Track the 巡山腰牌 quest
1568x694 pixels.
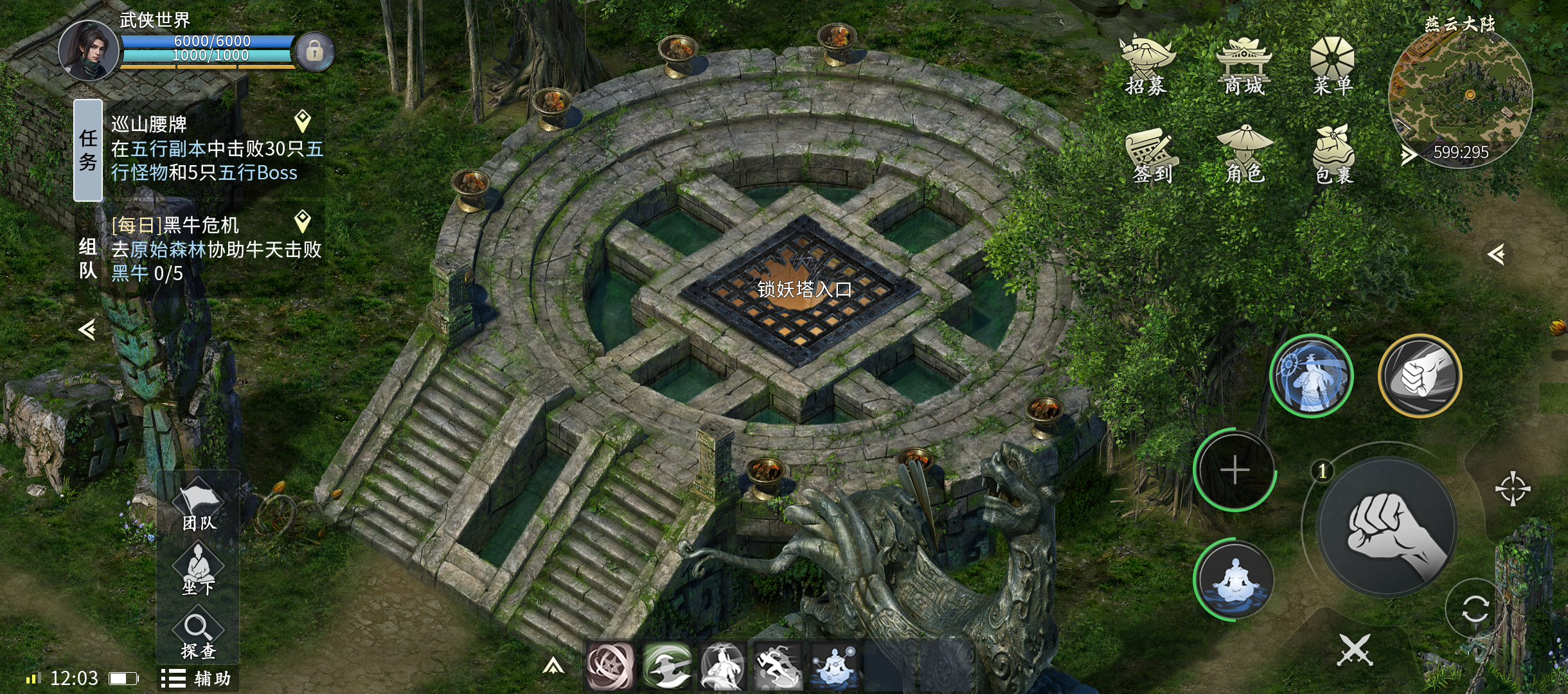[x=302, y=121]
